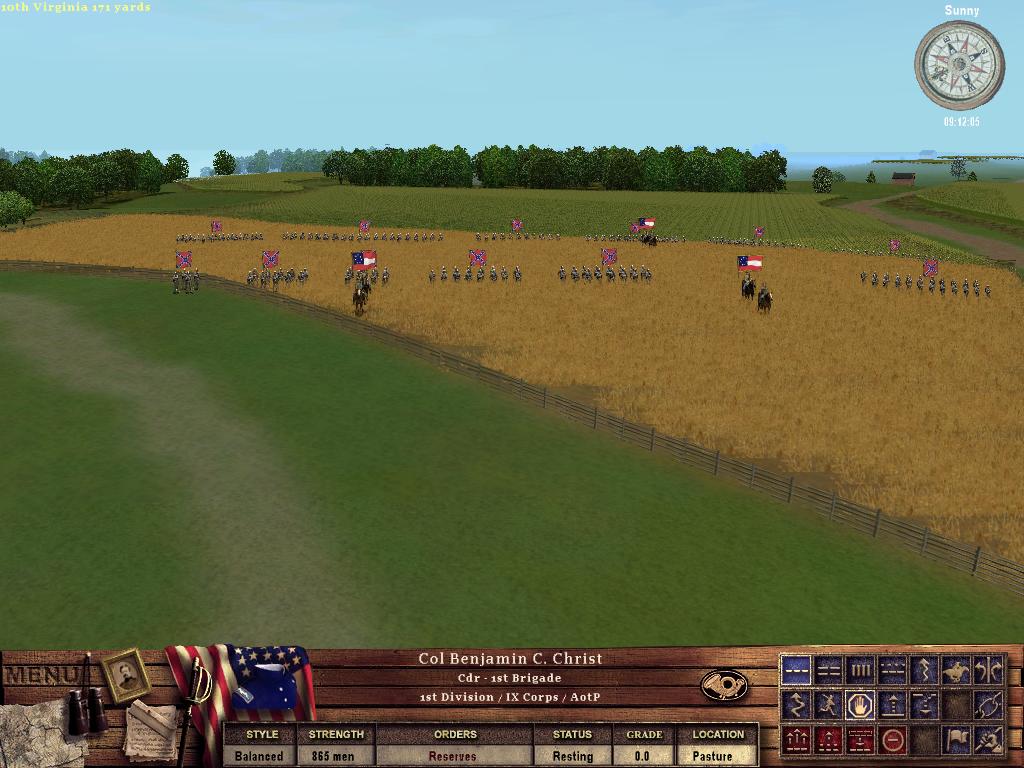This screenshot has width=1024, height=768.
Task: Activate the fist holding sword command
Action: [988, 740]
